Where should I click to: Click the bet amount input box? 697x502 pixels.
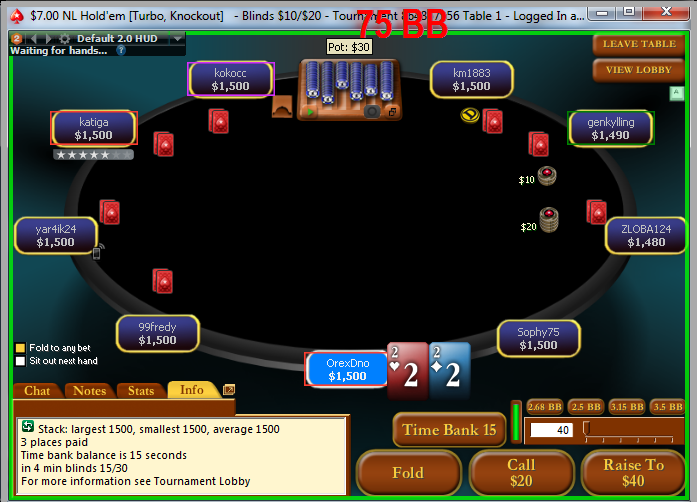(x=551, y=430)
